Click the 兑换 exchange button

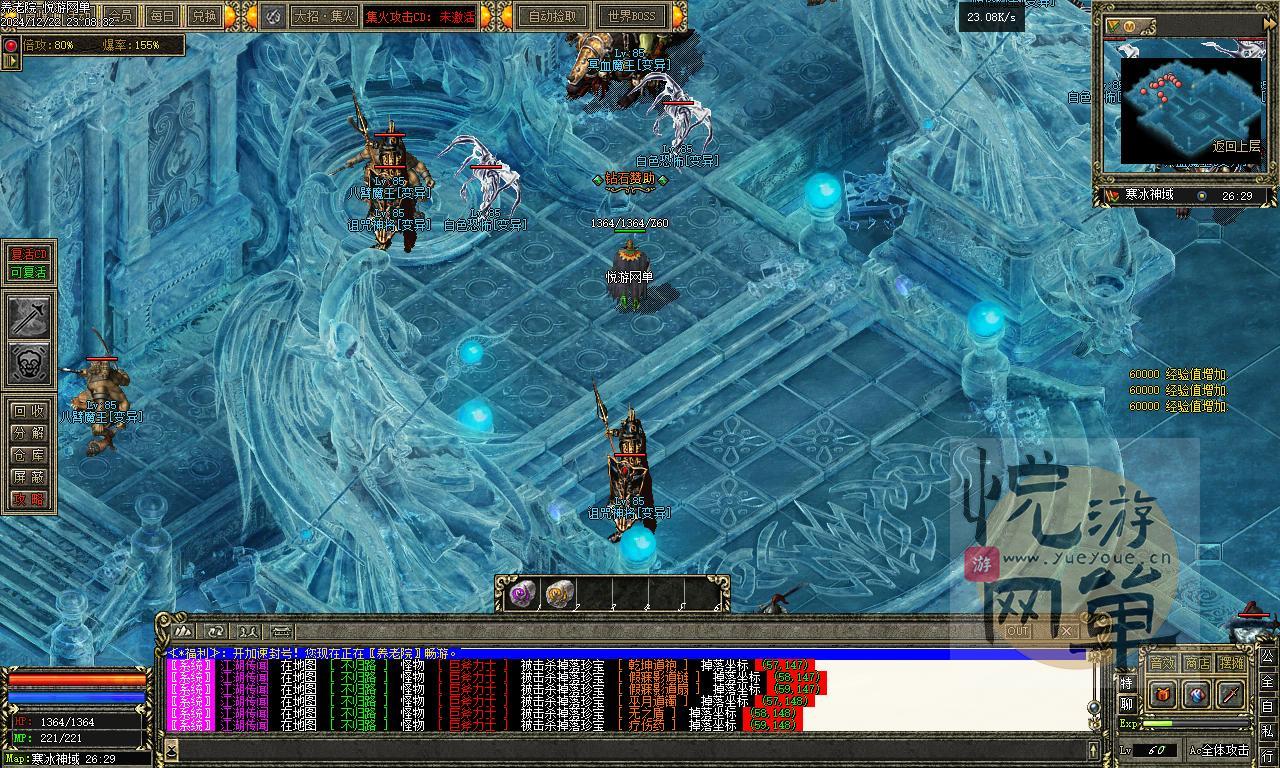204,16
